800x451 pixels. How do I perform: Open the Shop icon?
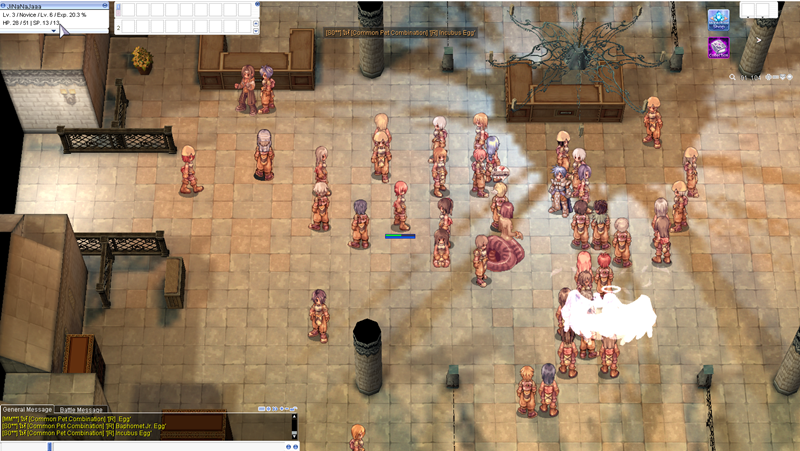[x=718, y=21]
